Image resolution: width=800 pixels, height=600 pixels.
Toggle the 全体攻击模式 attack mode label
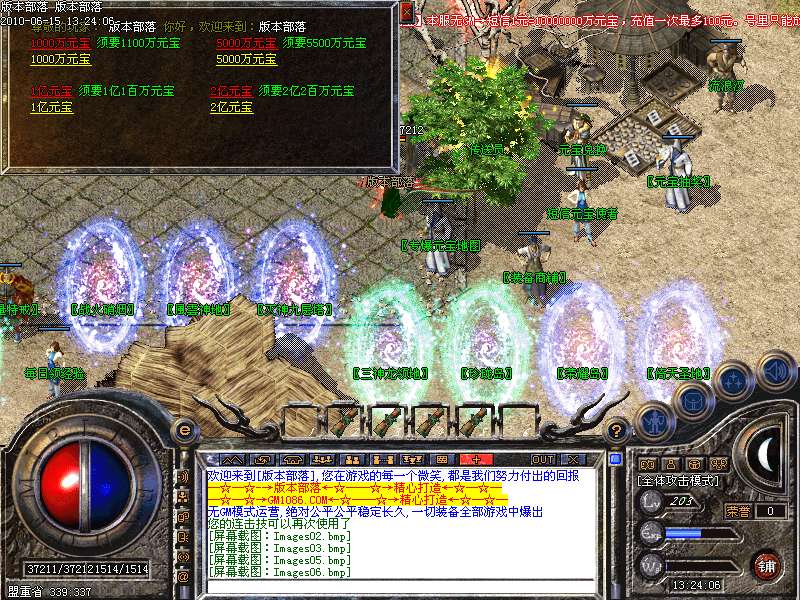coord(678,480)
